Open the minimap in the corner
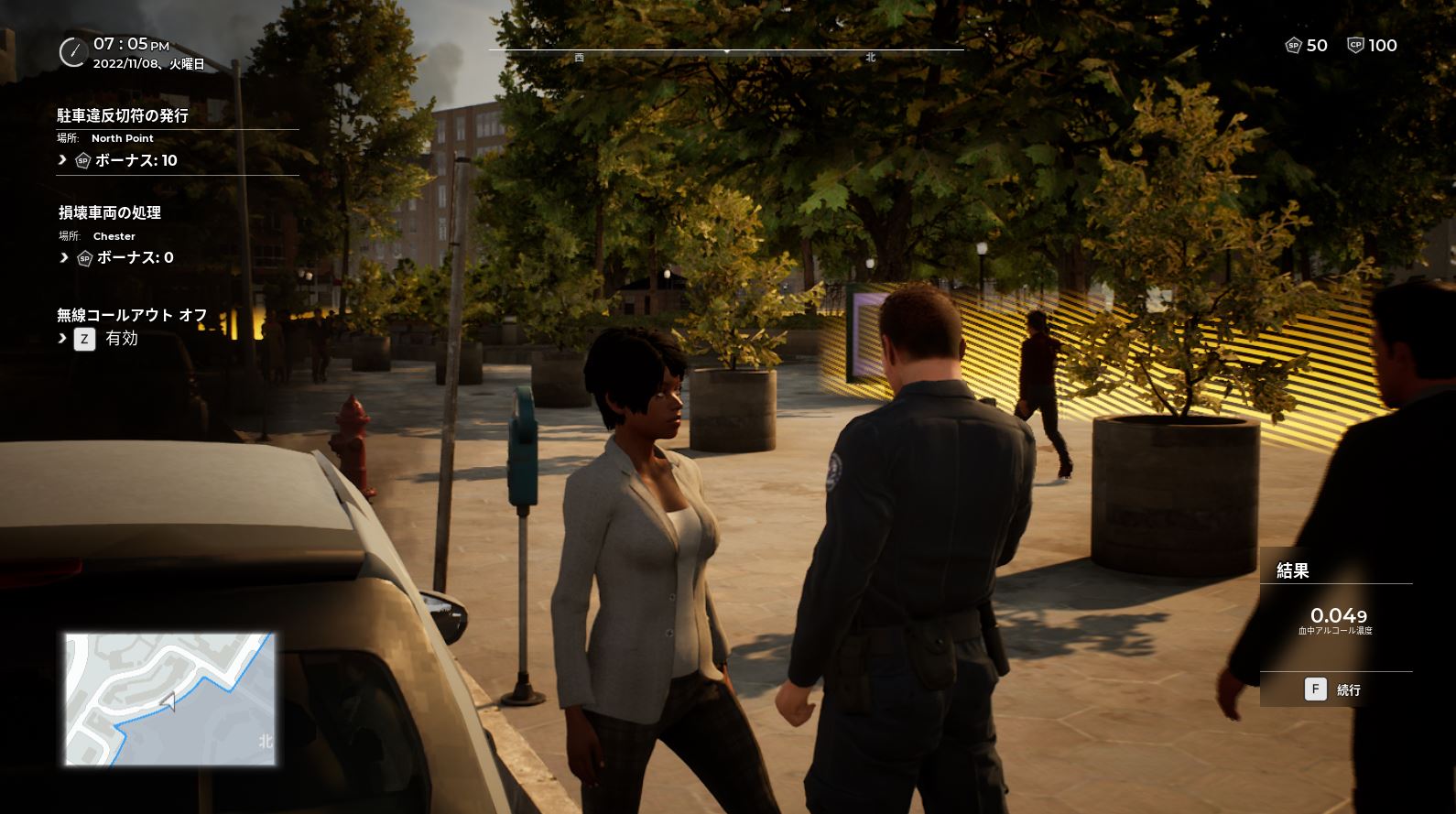The width and height of the screenshot is (1456, 814). coord(170,699)
